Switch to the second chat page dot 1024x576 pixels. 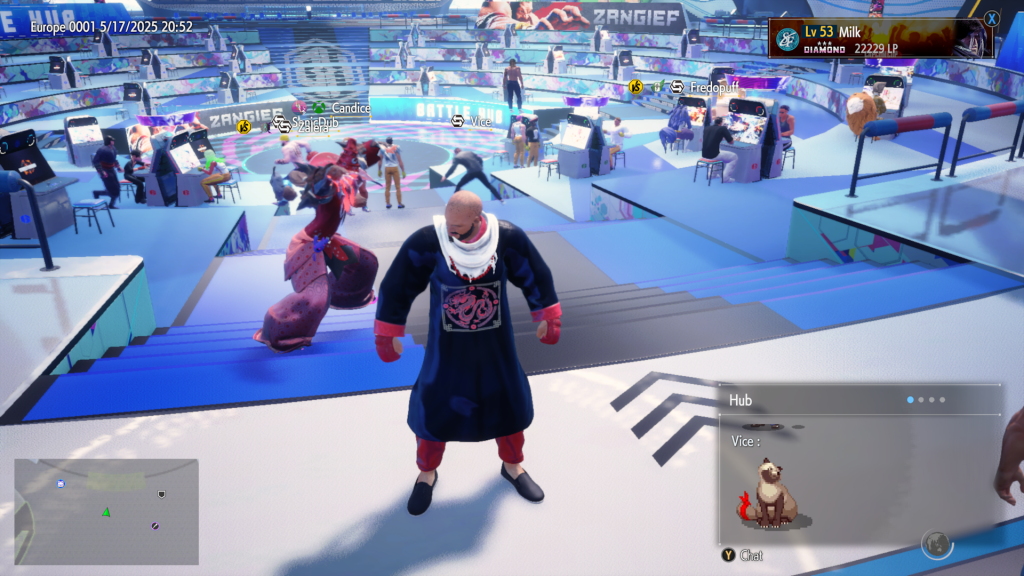[920, 400]
